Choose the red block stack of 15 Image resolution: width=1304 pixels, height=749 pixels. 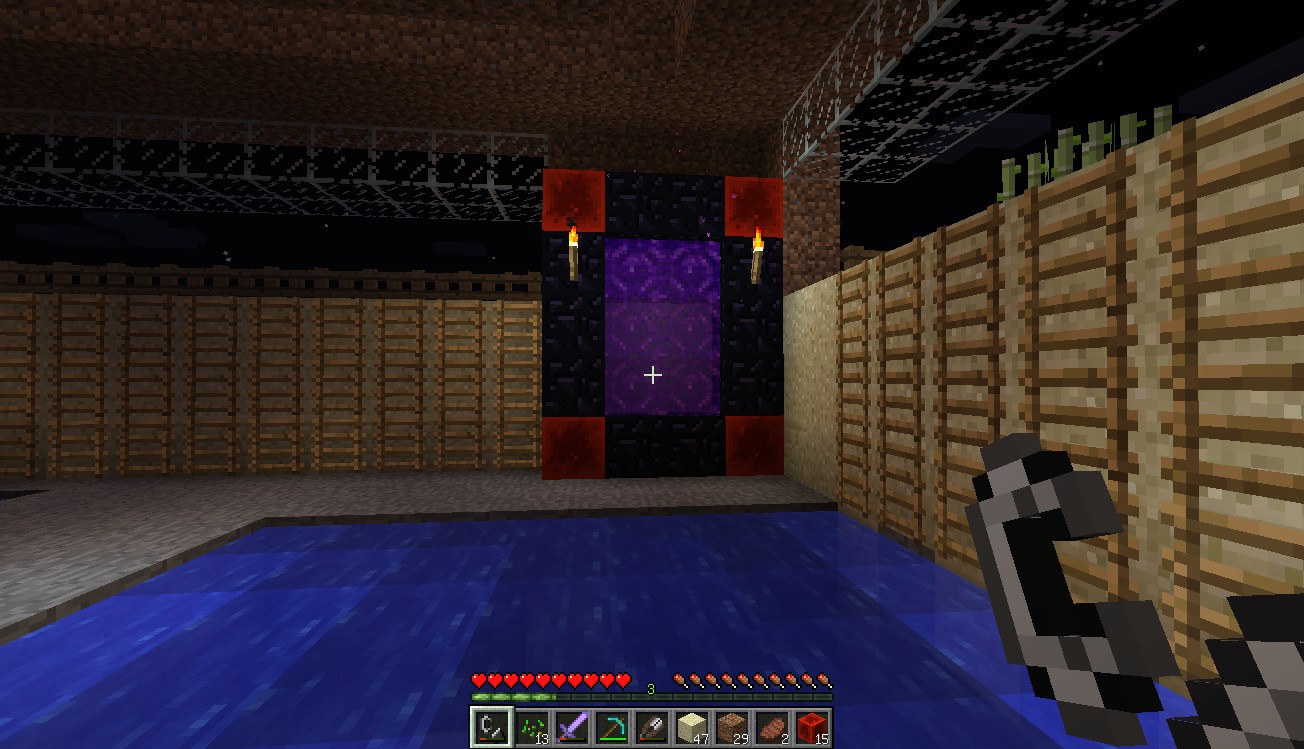(811, 727)
